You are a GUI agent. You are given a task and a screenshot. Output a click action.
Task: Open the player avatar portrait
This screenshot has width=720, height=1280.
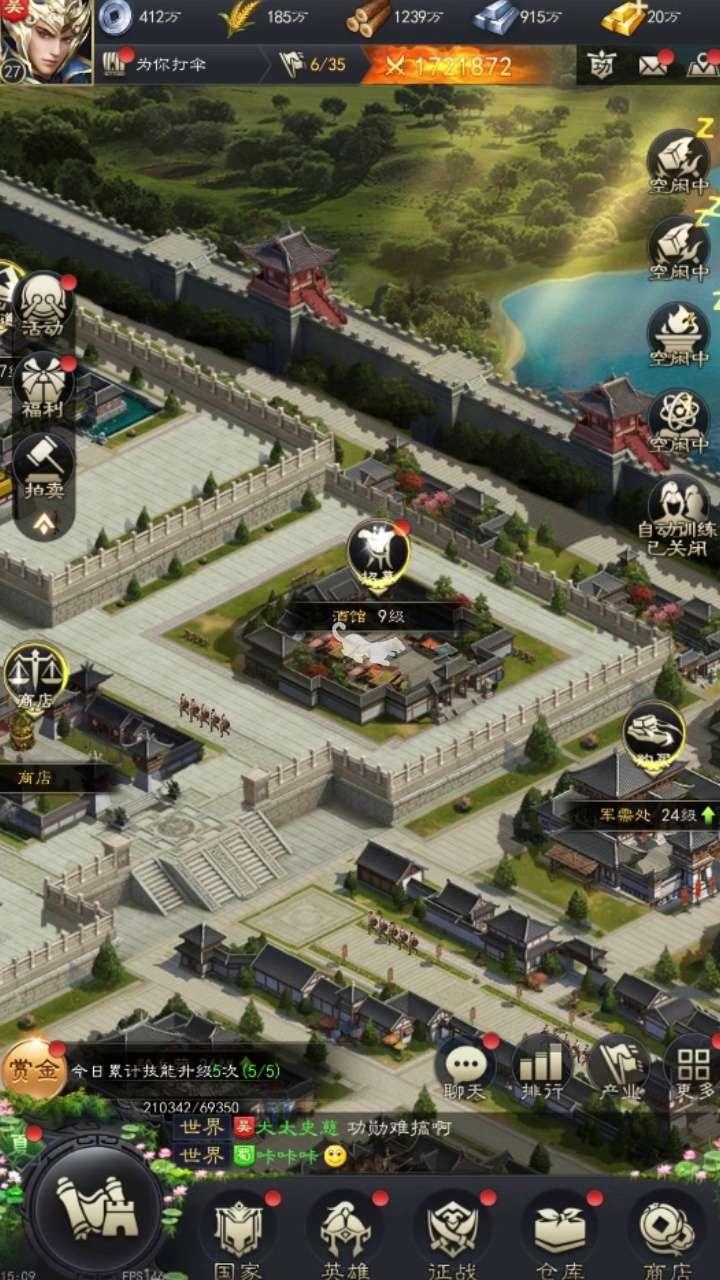(x=46, y=42)
